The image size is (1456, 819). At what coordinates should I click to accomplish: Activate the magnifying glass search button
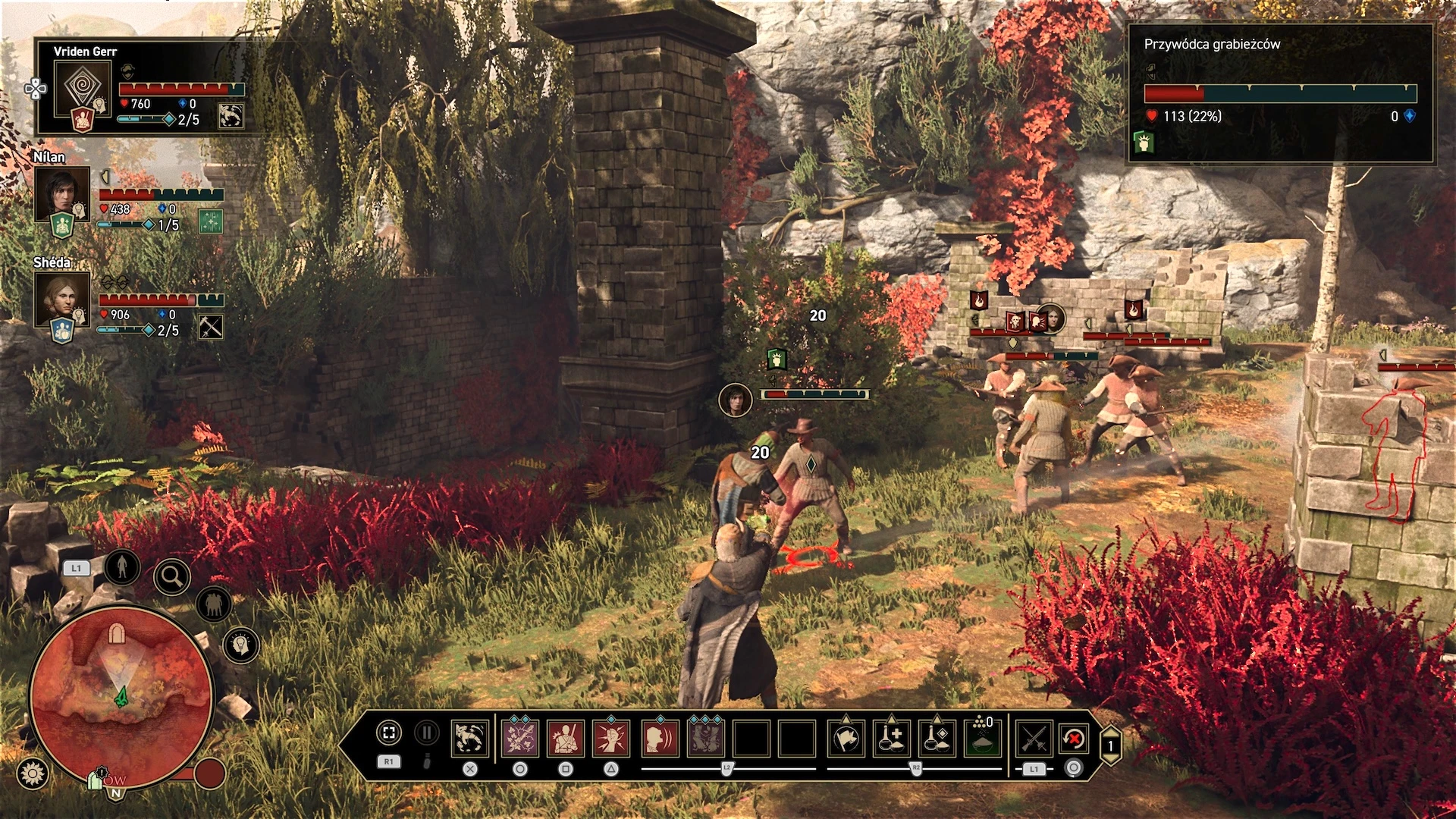coord(172,578)
